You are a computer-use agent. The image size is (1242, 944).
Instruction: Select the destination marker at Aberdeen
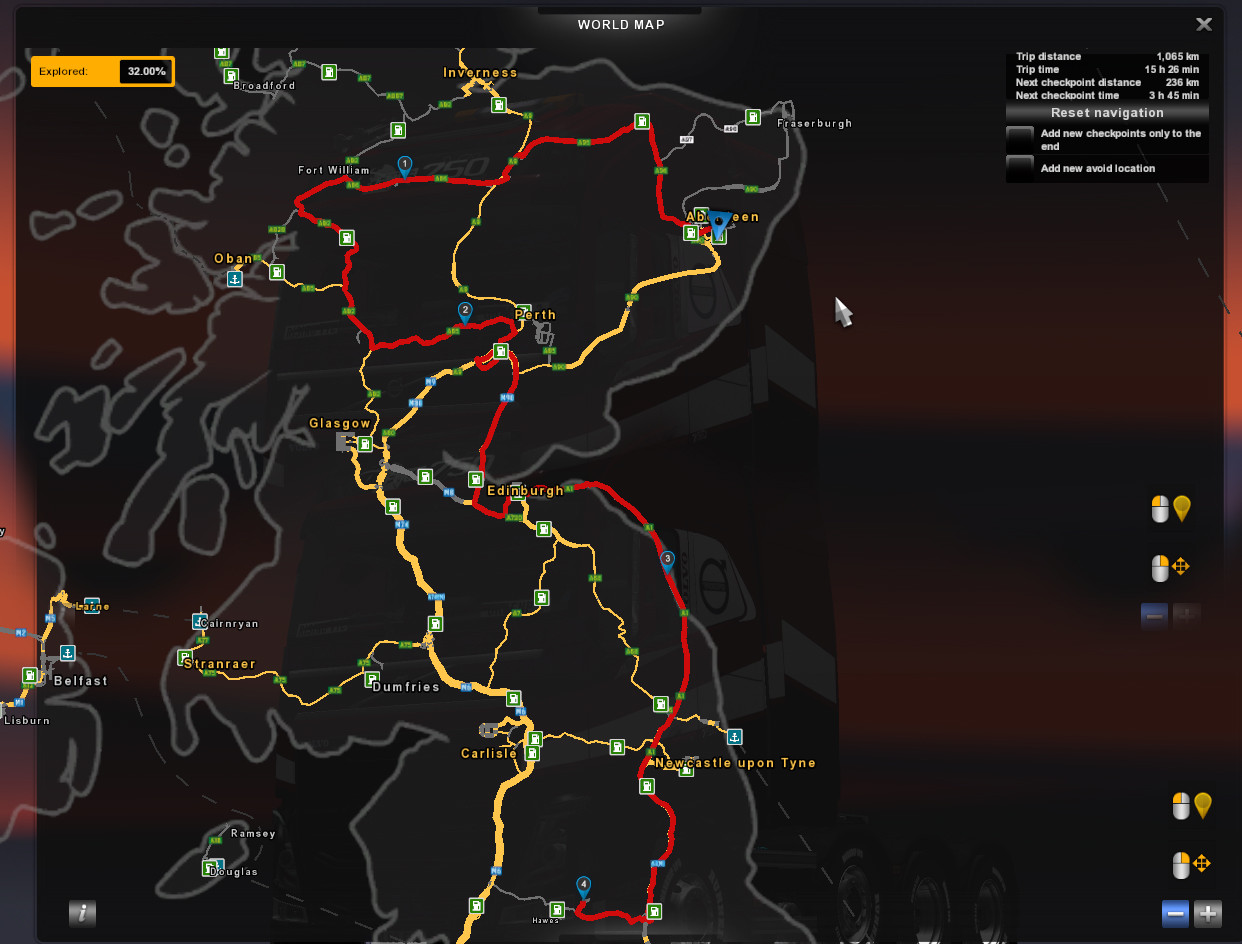coord(718,228)
